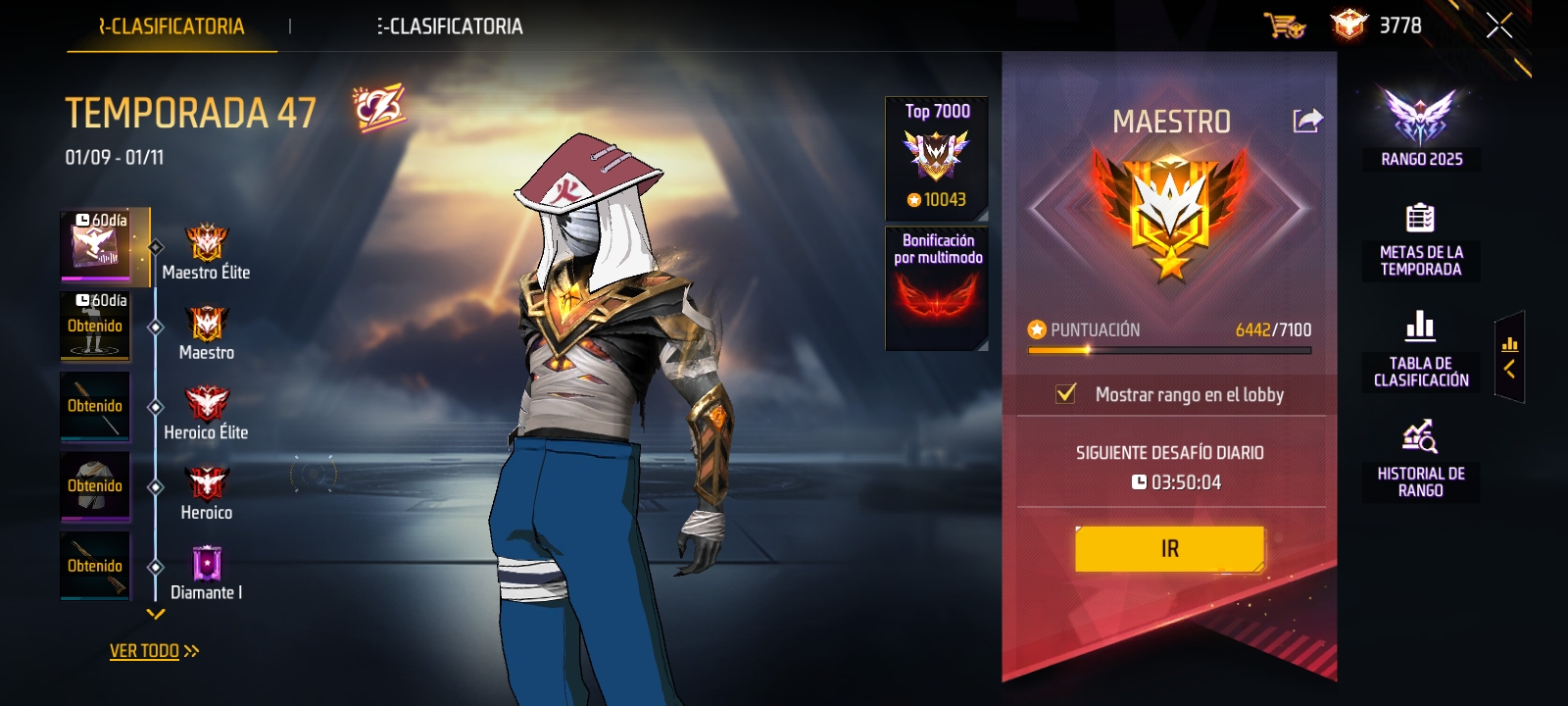Click the yellow IR button
The height and width of the screenshot is (706, 1568).
(1169, 549)
